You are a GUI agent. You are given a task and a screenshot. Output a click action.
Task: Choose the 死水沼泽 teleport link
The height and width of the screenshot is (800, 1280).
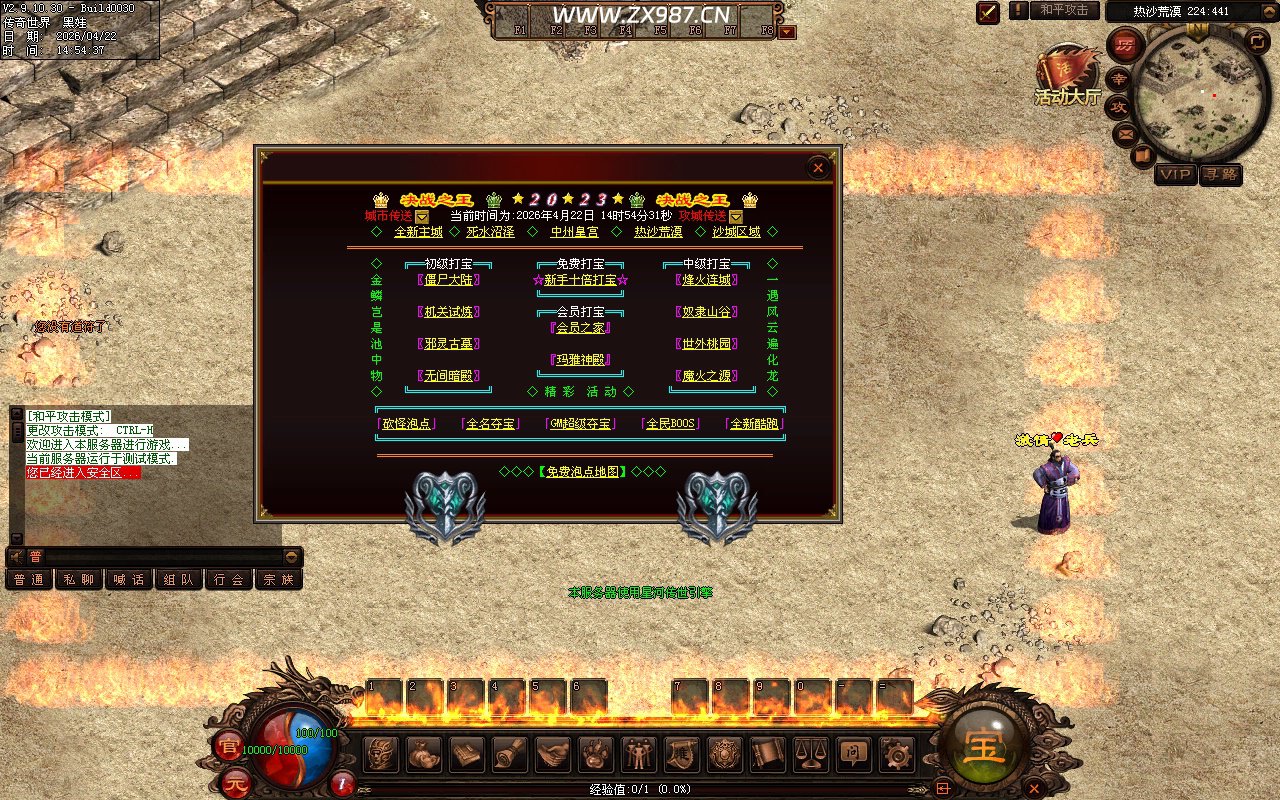click(490, 232)
